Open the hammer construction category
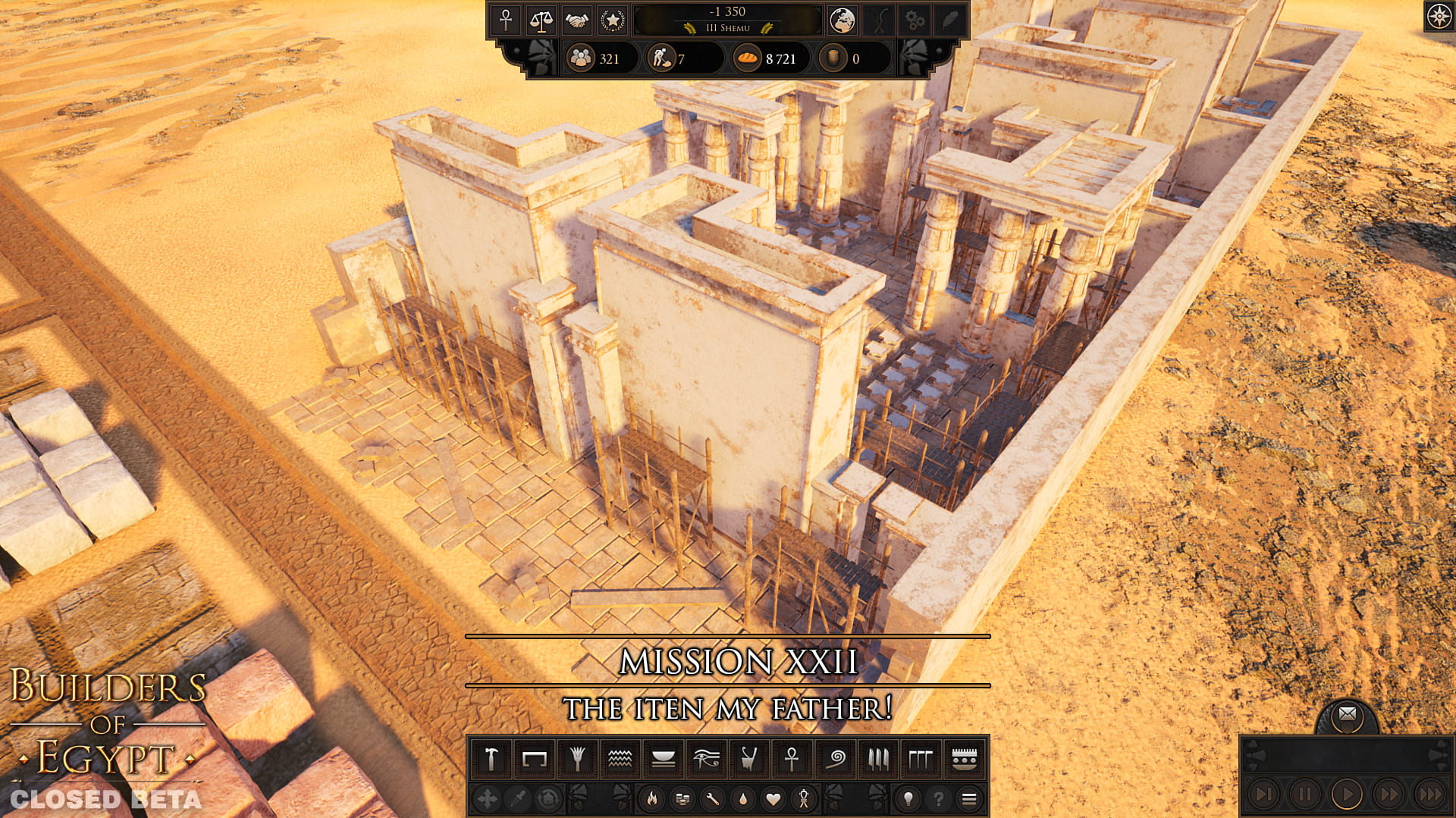Viewport: 1456px width, 818px height. click(491, 759)
